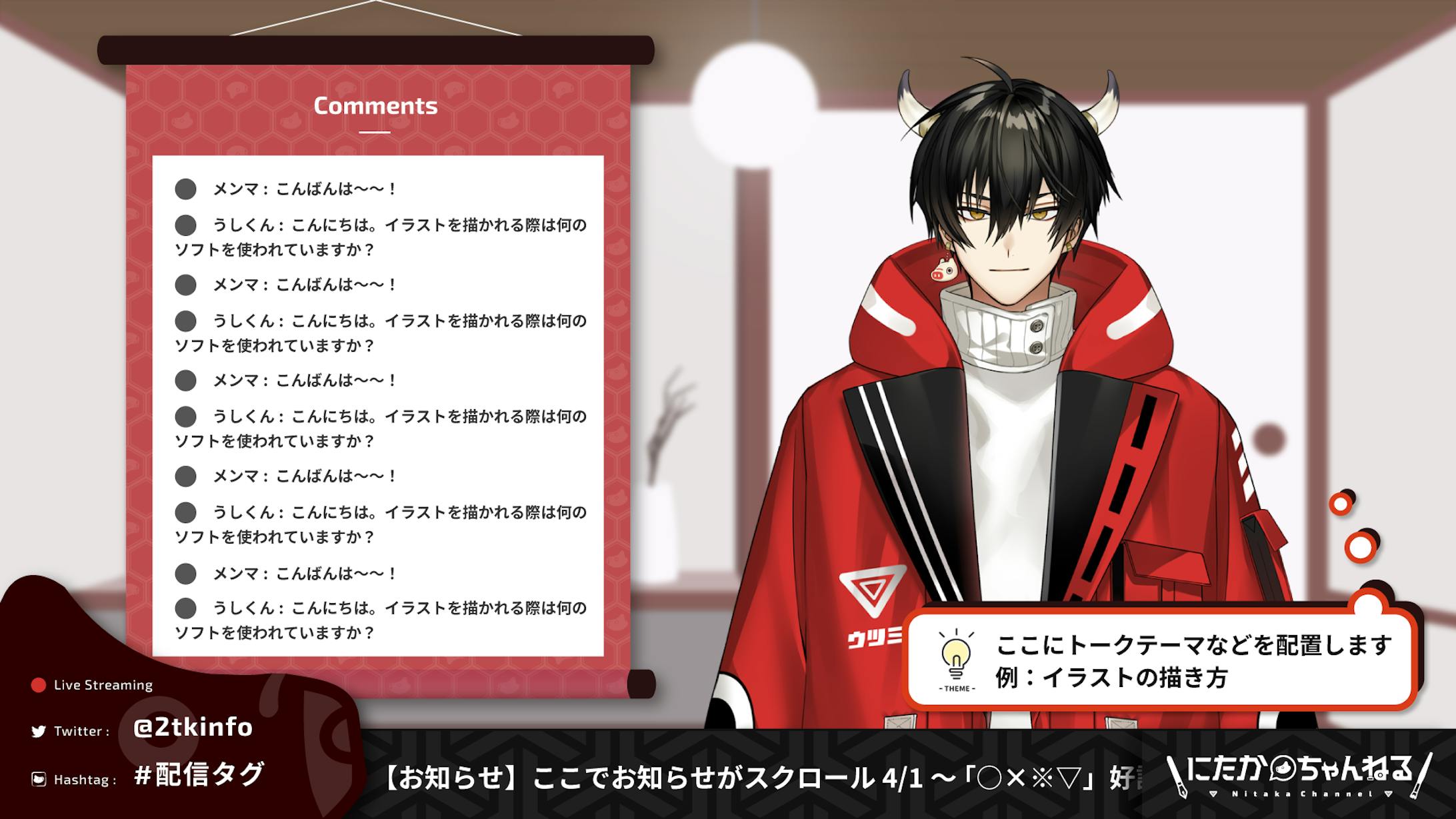The image size is (1456, 819).
Task: Select the #配信タグ hashtag
Action: [x=199, y=775]
